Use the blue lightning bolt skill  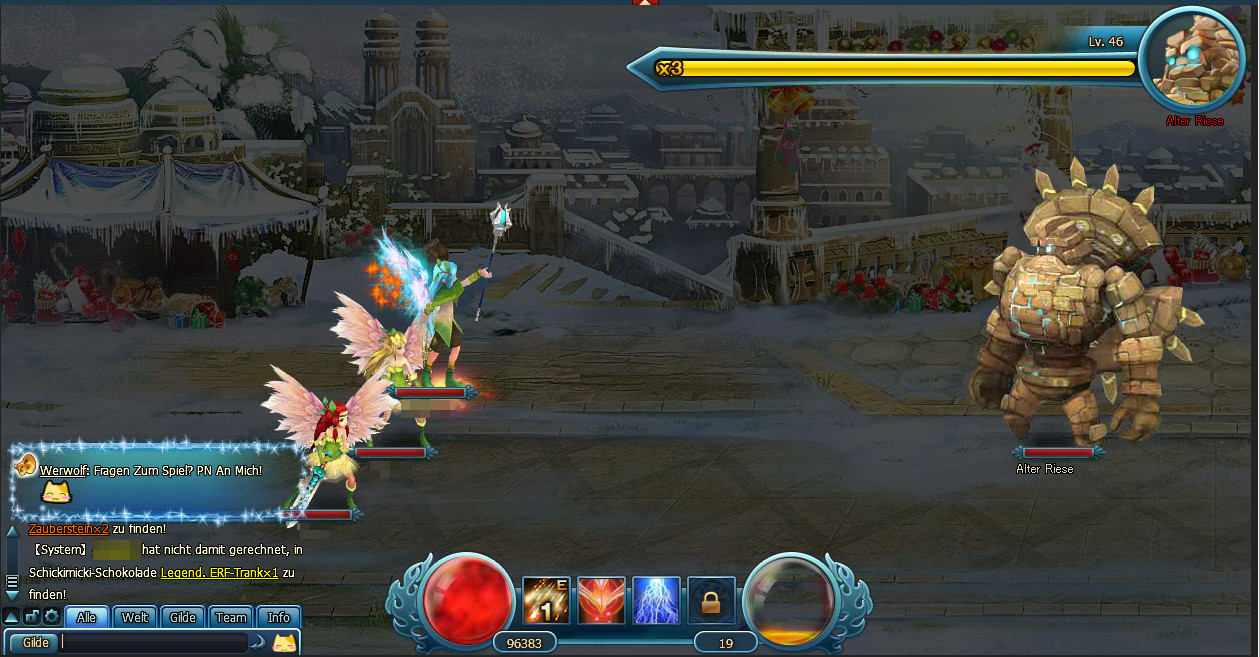click(656, 601)
